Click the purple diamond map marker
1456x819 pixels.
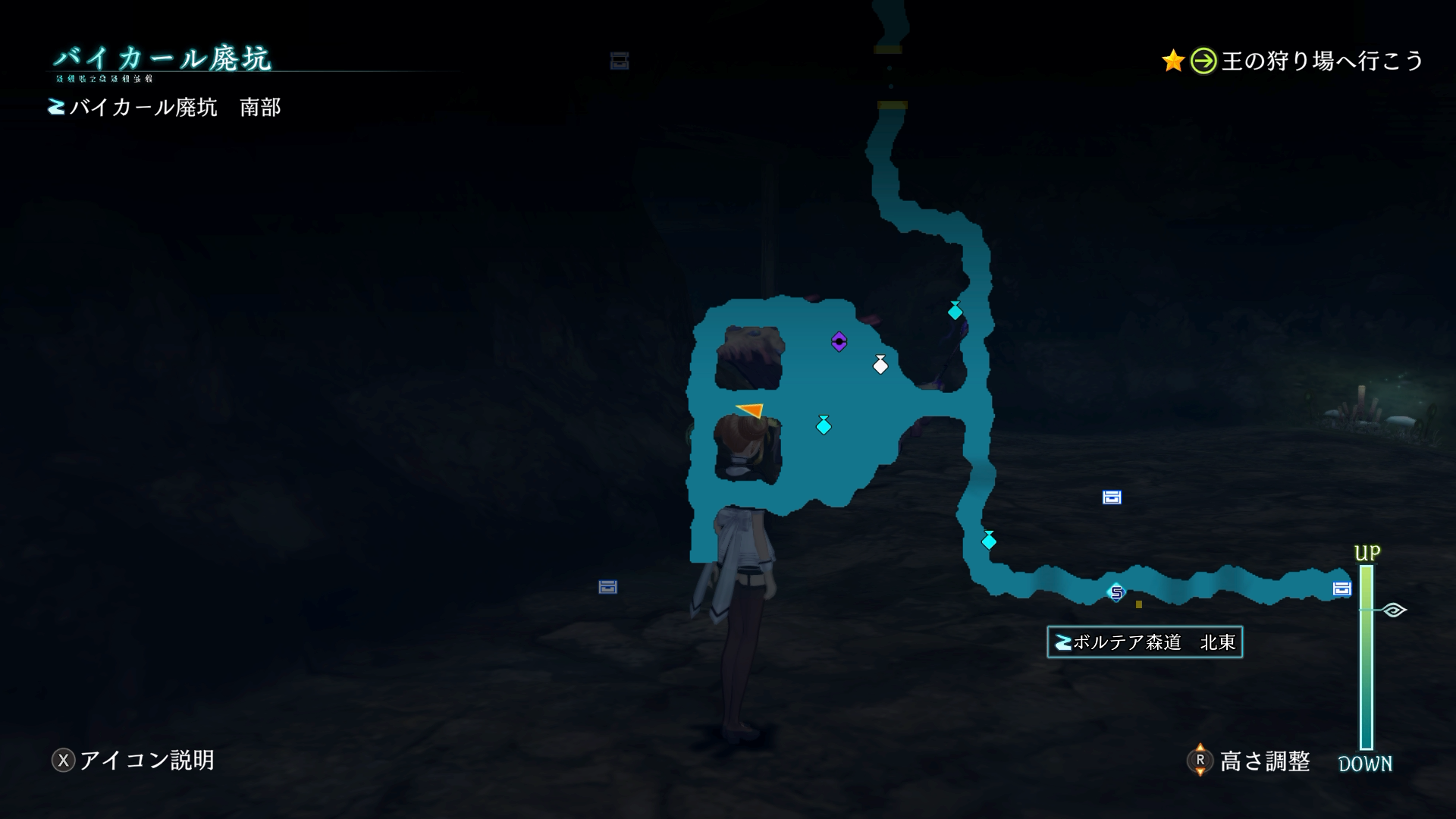coord(839,342)
